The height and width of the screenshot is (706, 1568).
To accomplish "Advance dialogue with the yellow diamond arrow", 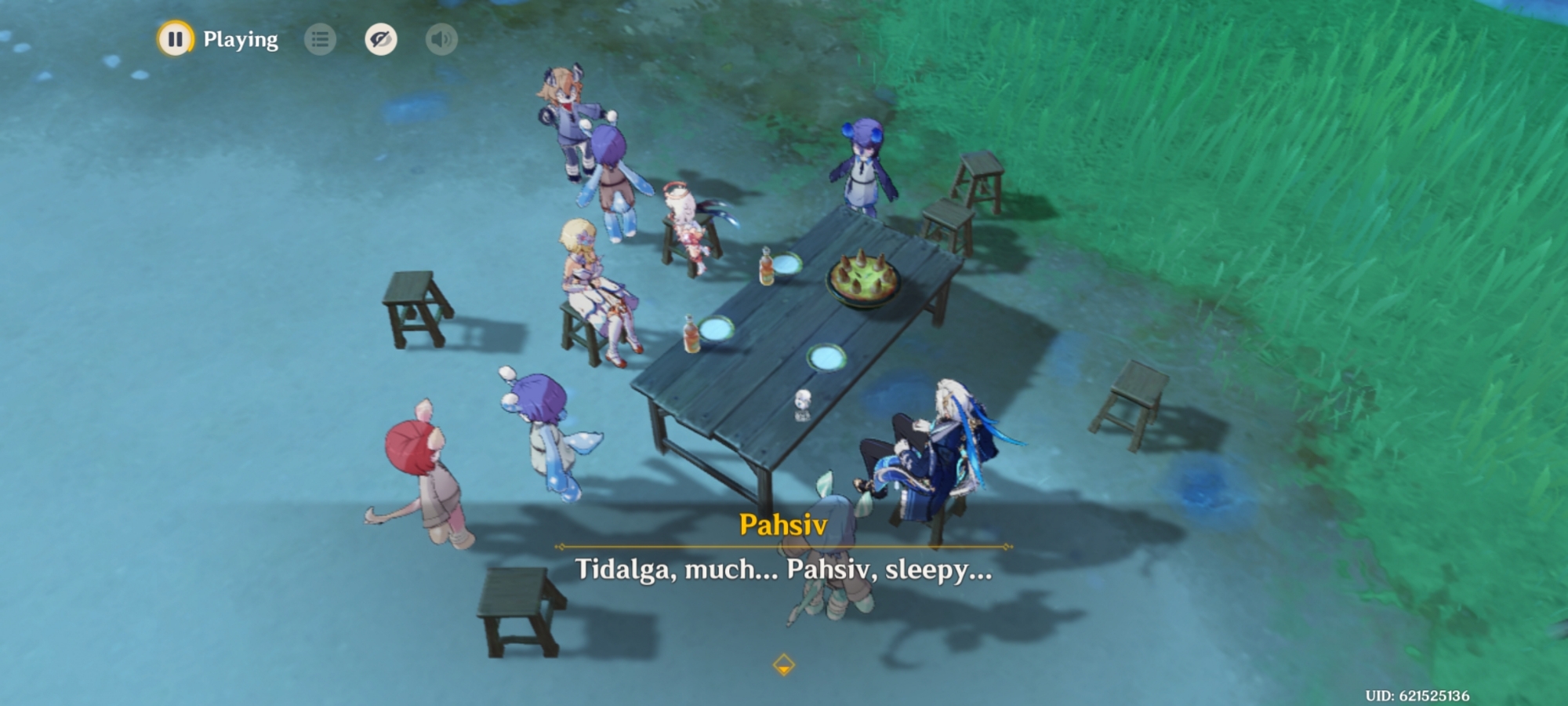I will [x=783, y=665].
